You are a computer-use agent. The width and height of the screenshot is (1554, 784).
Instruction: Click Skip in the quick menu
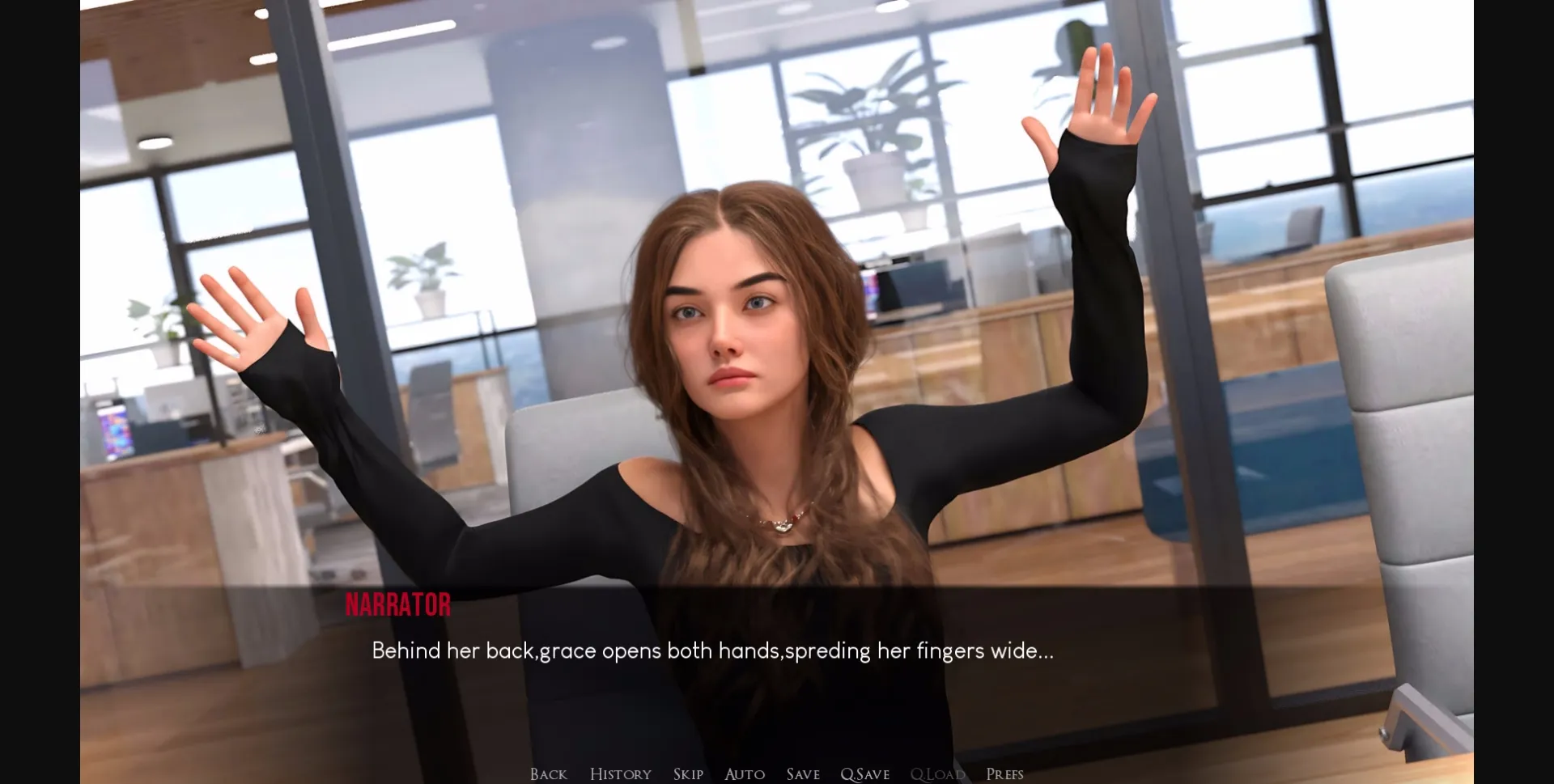687,773
